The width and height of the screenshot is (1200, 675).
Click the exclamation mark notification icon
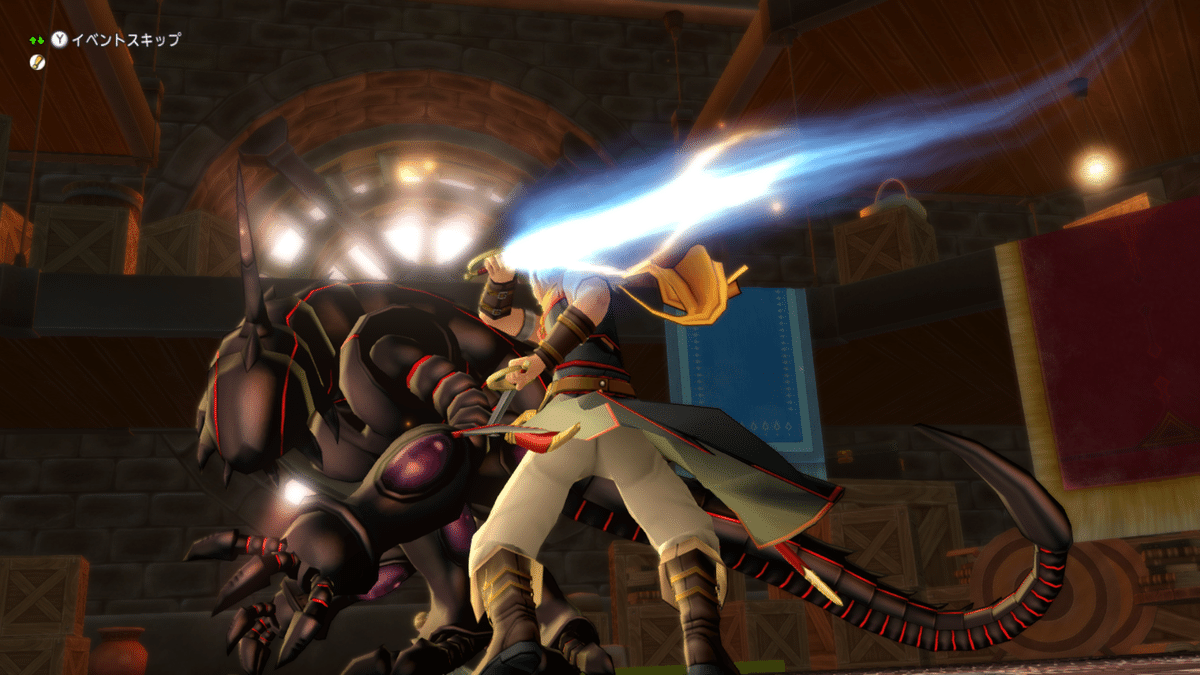37,62
